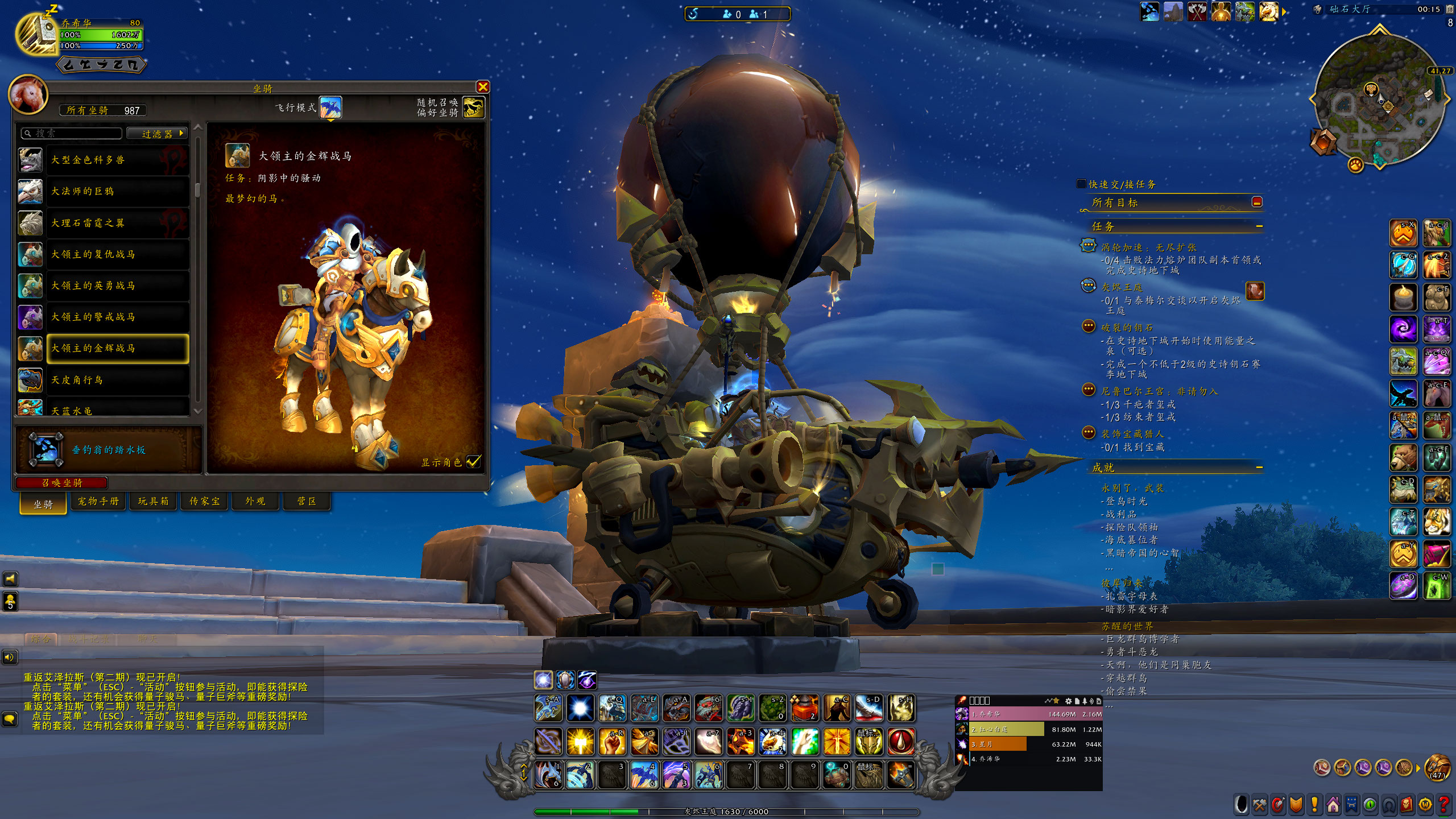
Task: Choose 大领主的复仇战马 from the list
Action: [103, 254]
